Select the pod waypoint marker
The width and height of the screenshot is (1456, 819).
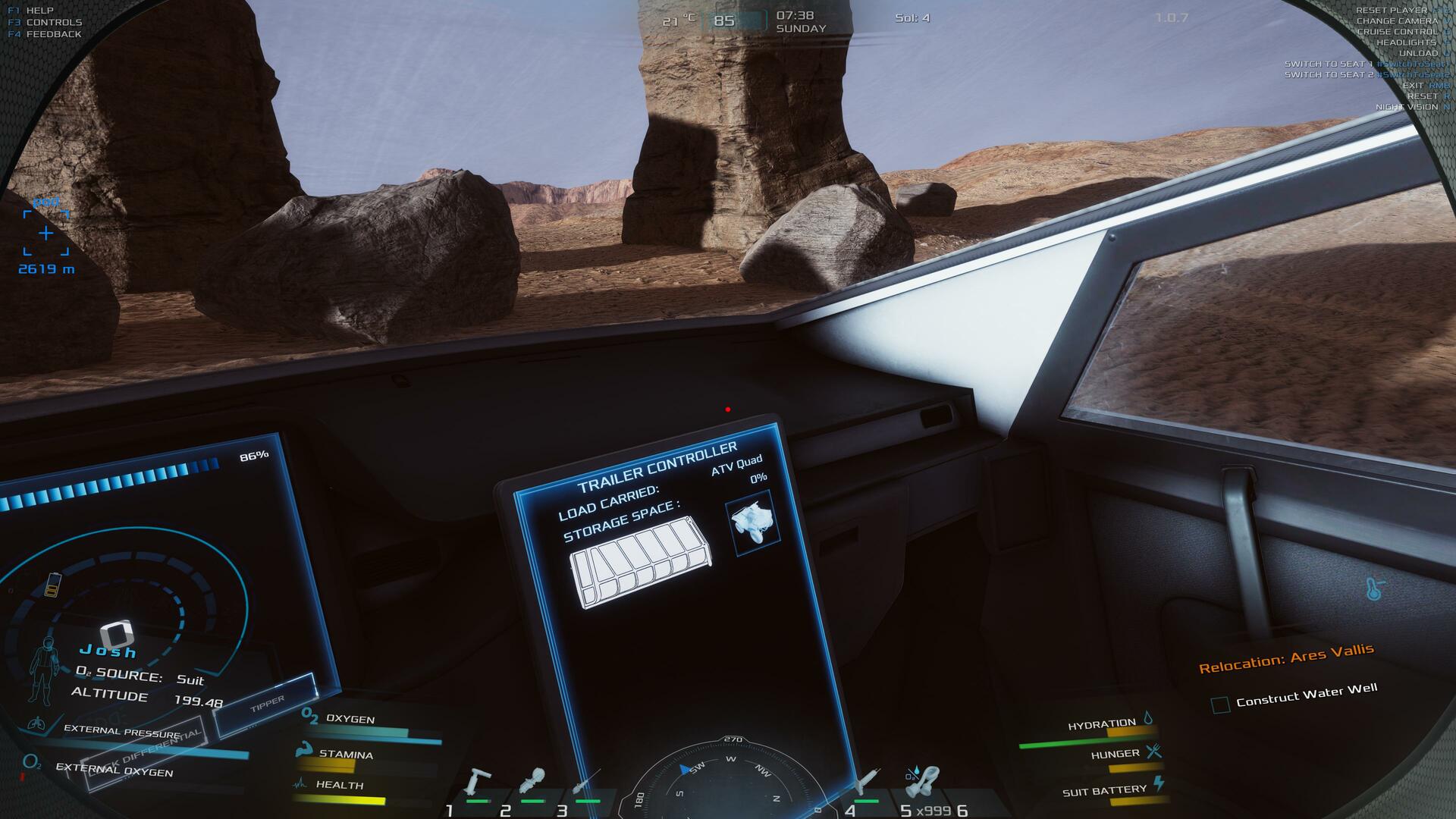[x=45, y=233]
